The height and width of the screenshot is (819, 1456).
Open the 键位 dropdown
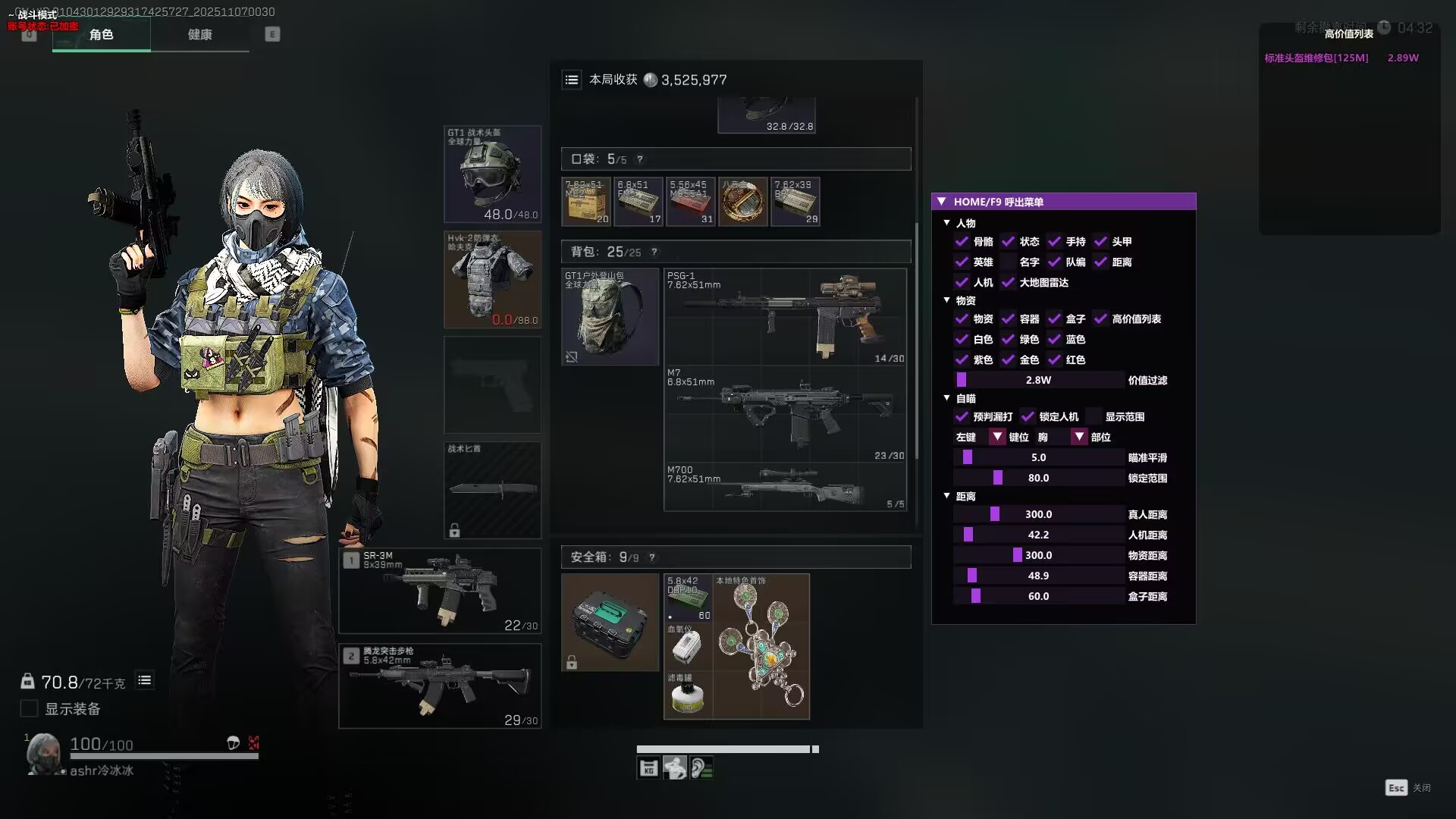[997, 438]
